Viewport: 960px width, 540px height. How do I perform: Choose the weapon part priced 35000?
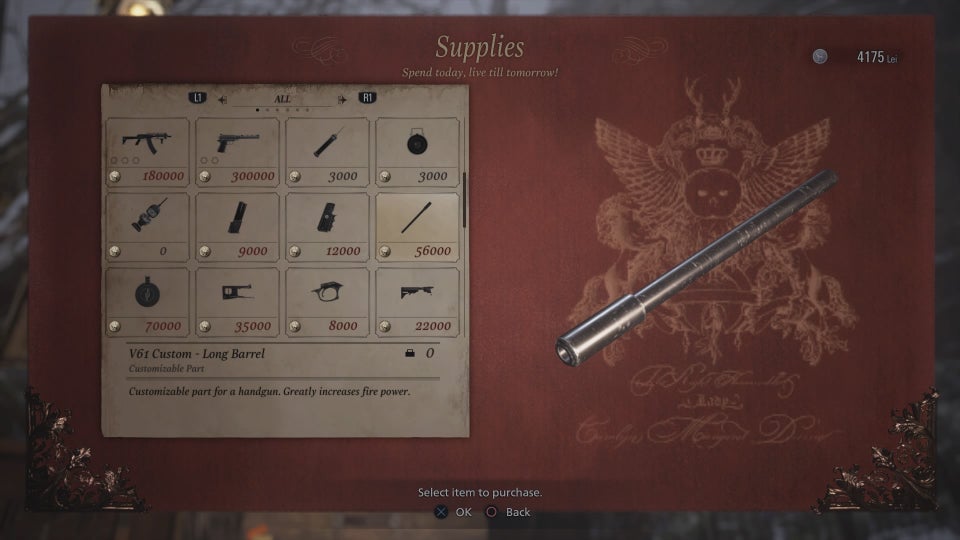pos(237,301)
